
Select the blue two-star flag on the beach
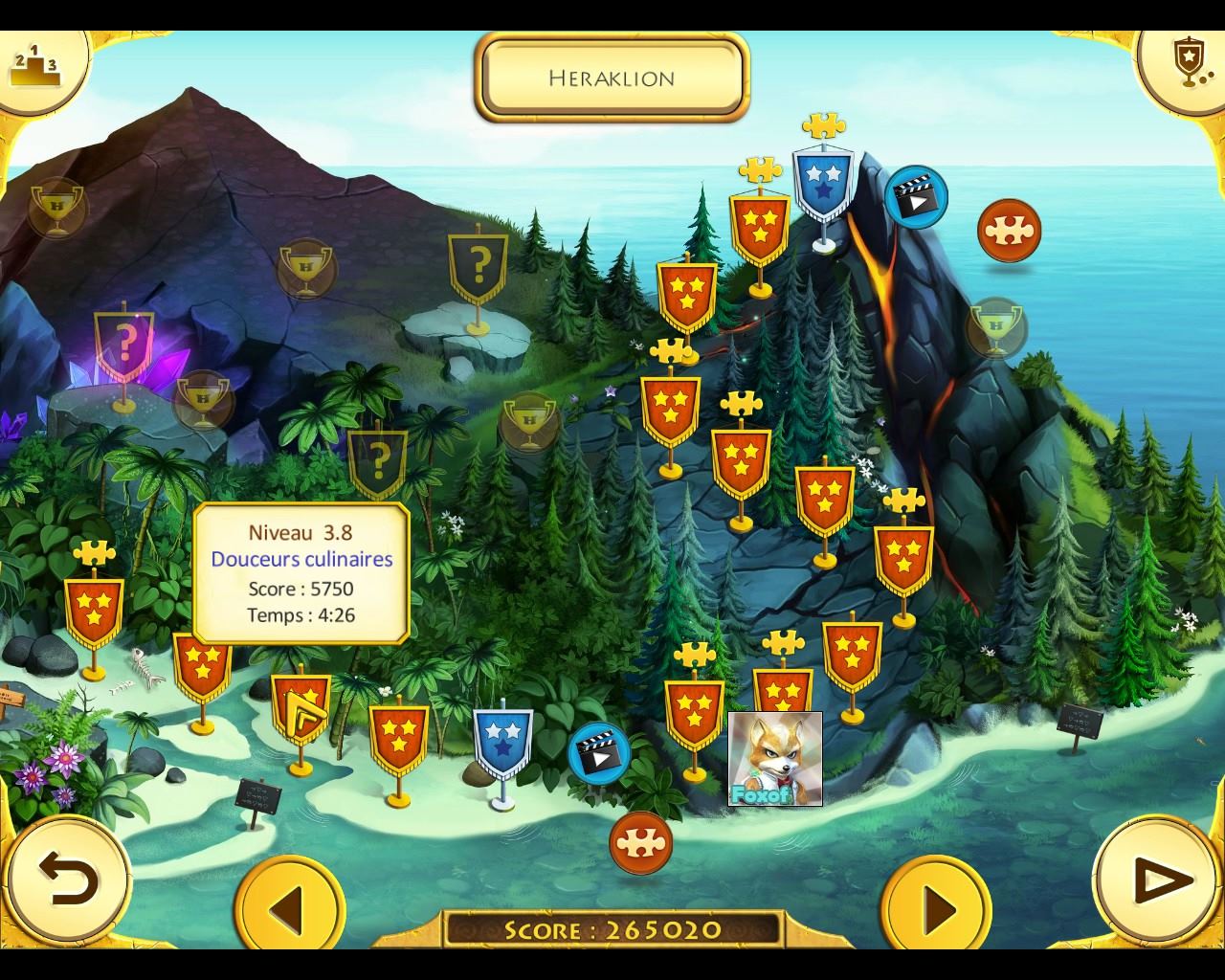coord(502,742)
